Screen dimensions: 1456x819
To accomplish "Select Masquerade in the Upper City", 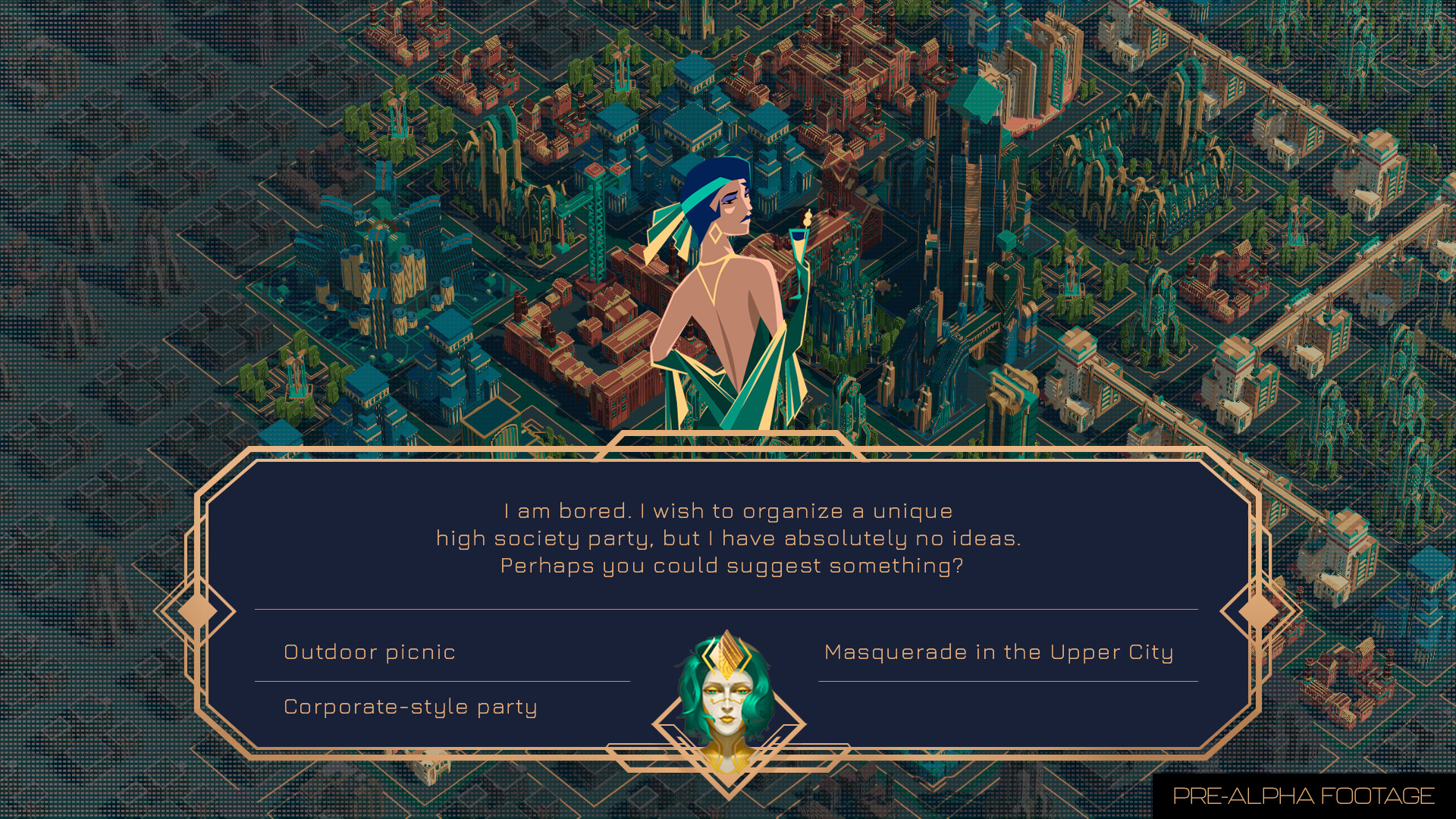I will click(999, 651).
